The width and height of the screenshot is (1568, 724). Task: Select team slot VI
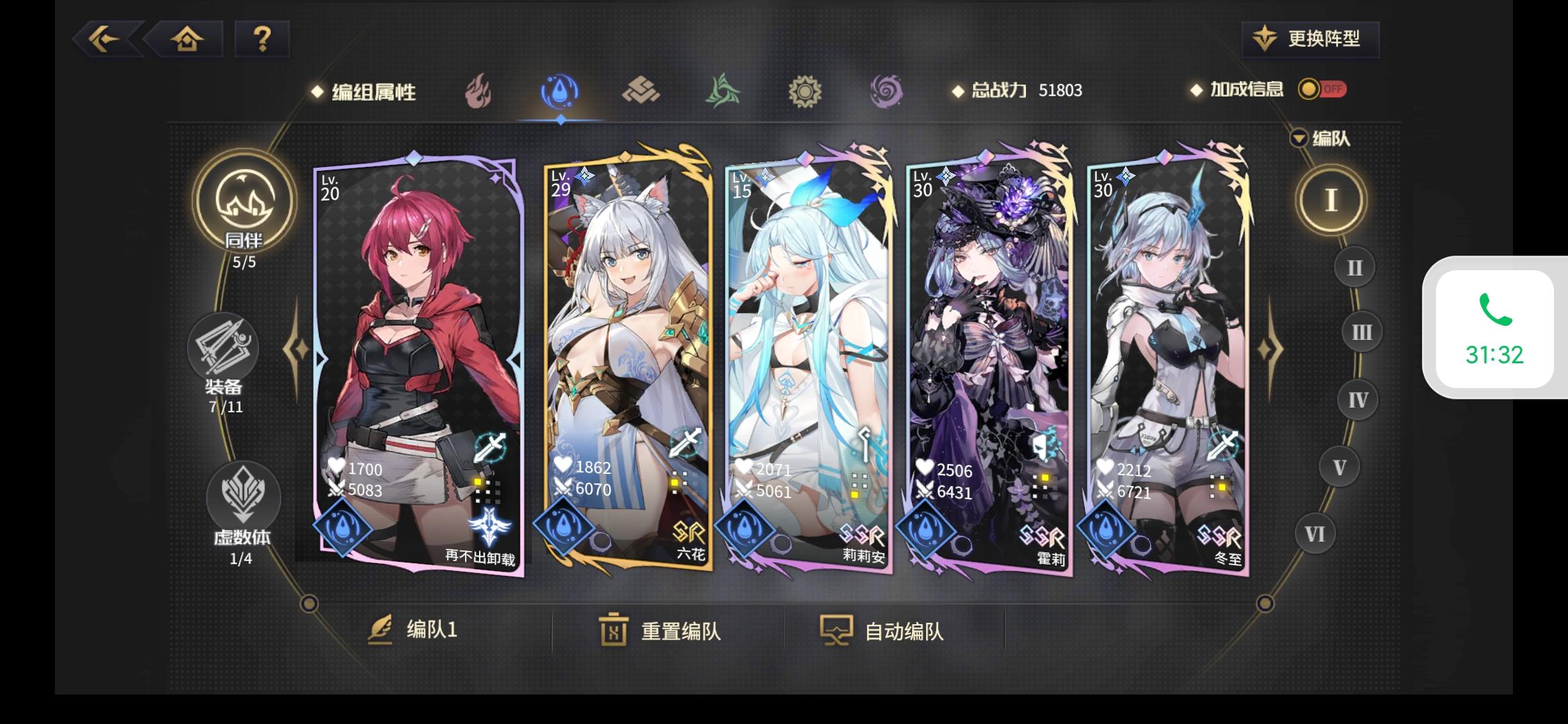tap(1314, 533)
